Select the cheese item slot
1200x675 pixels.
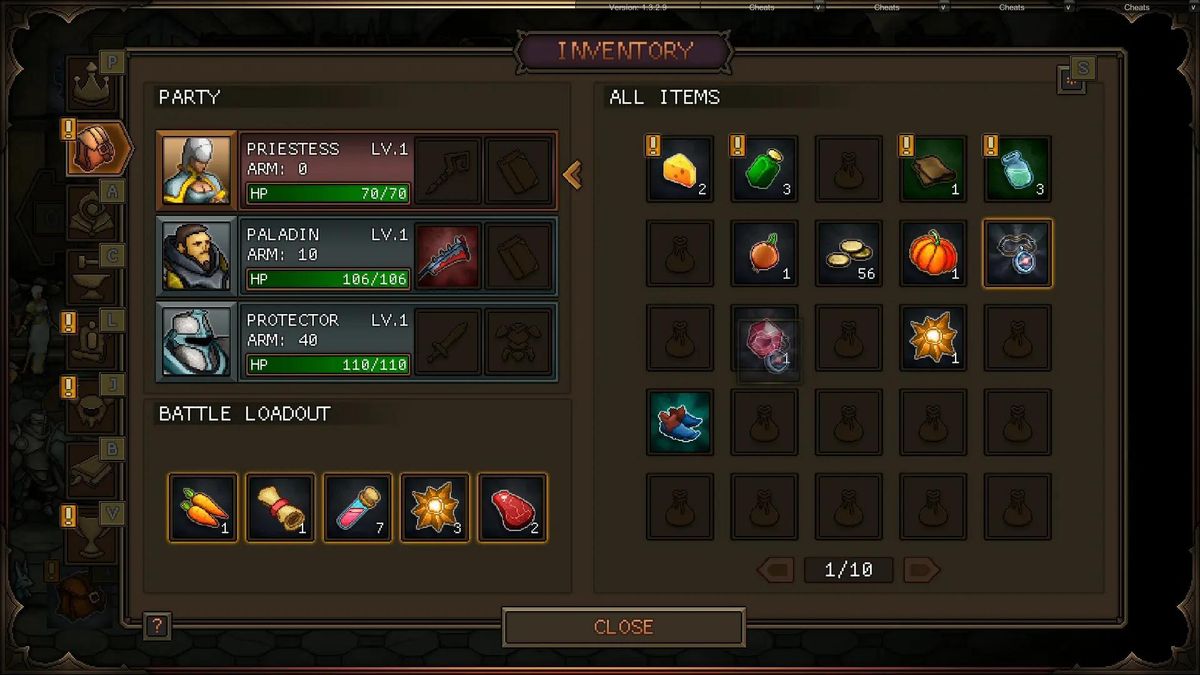[680, 170]
